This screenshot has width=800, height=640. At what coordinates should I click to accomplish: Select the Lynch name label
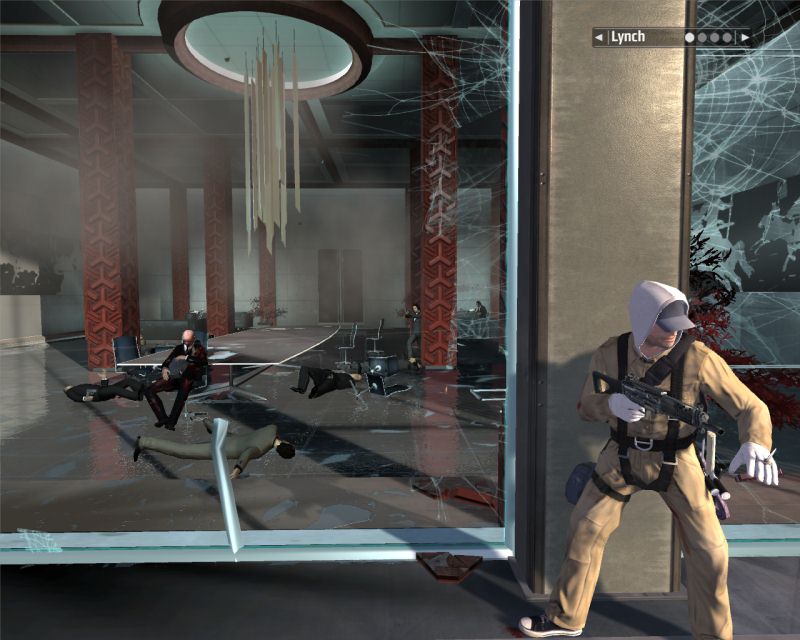tap(628, 37)
